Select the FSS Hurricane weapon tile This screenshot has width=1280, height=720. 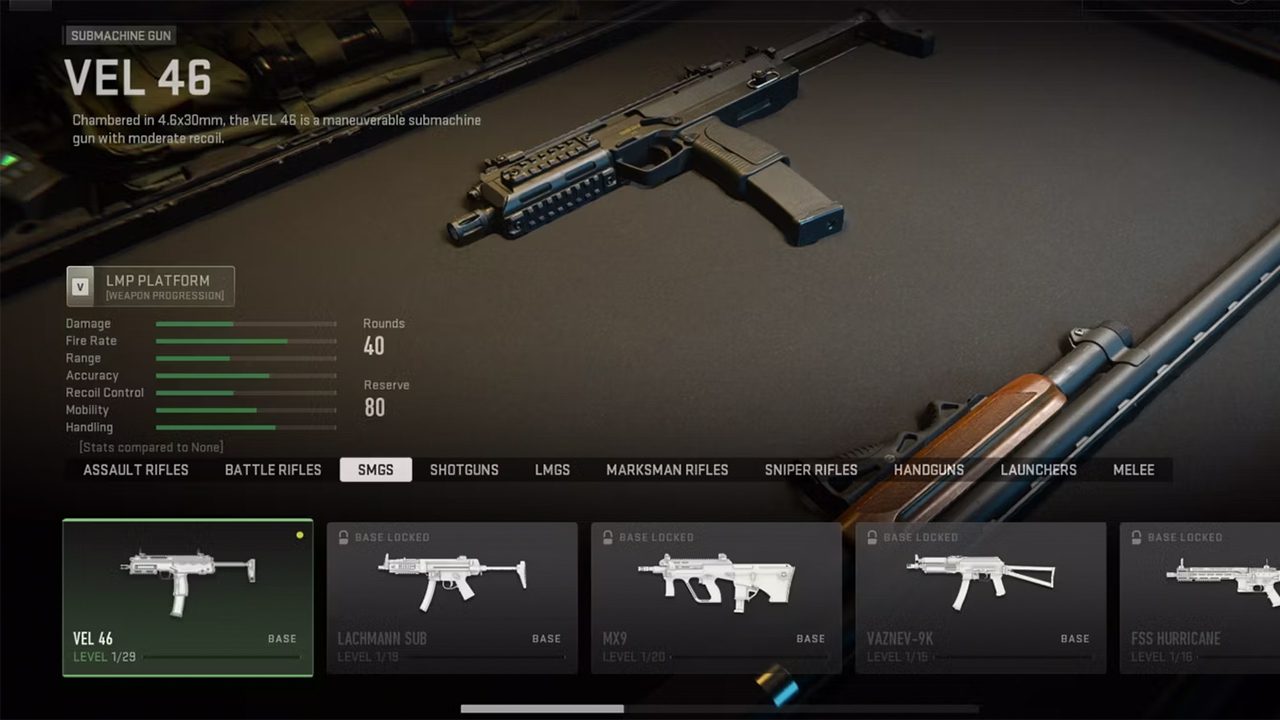1200,597
